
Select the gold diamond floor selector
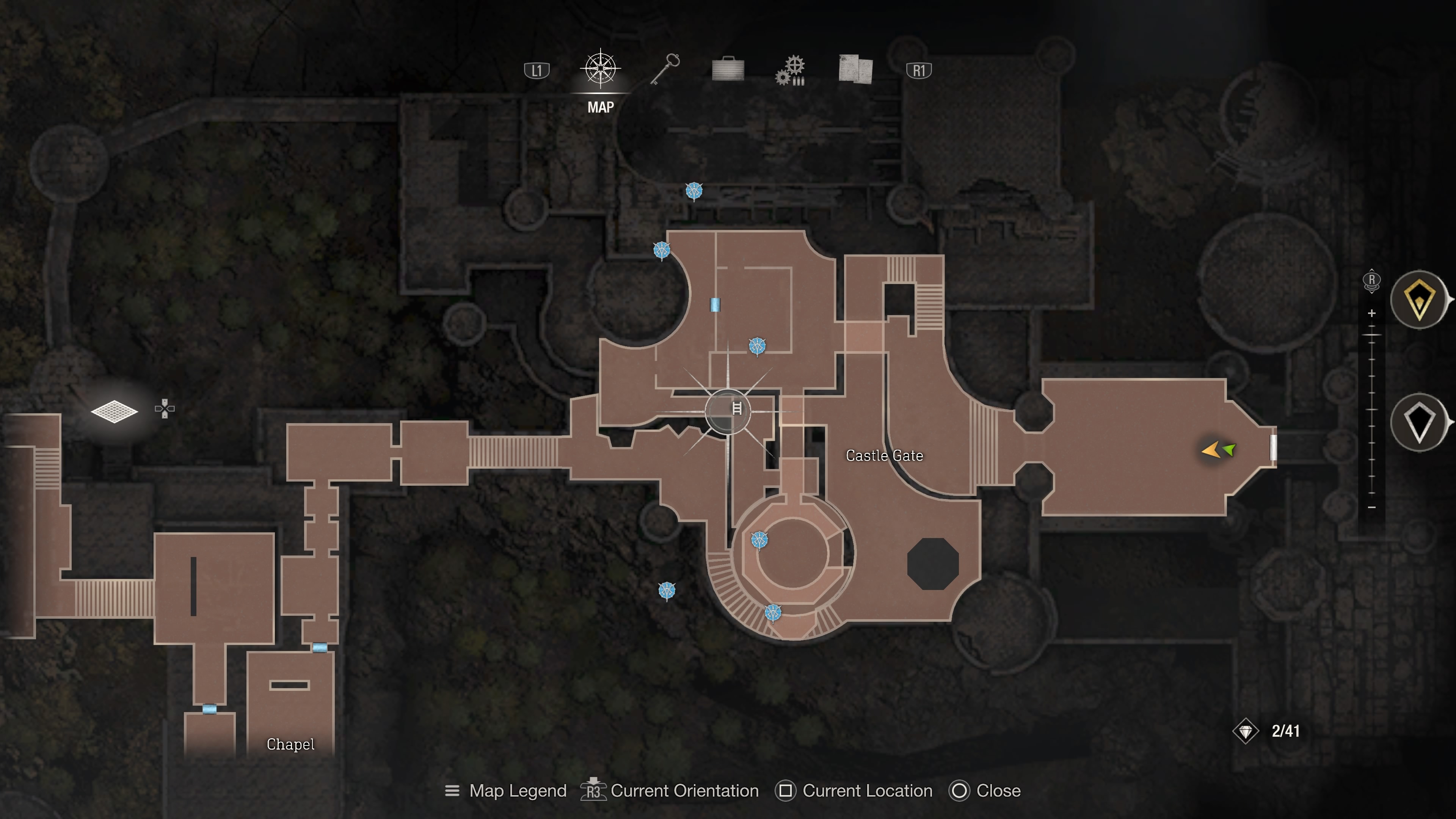(x=1419, y=300)
